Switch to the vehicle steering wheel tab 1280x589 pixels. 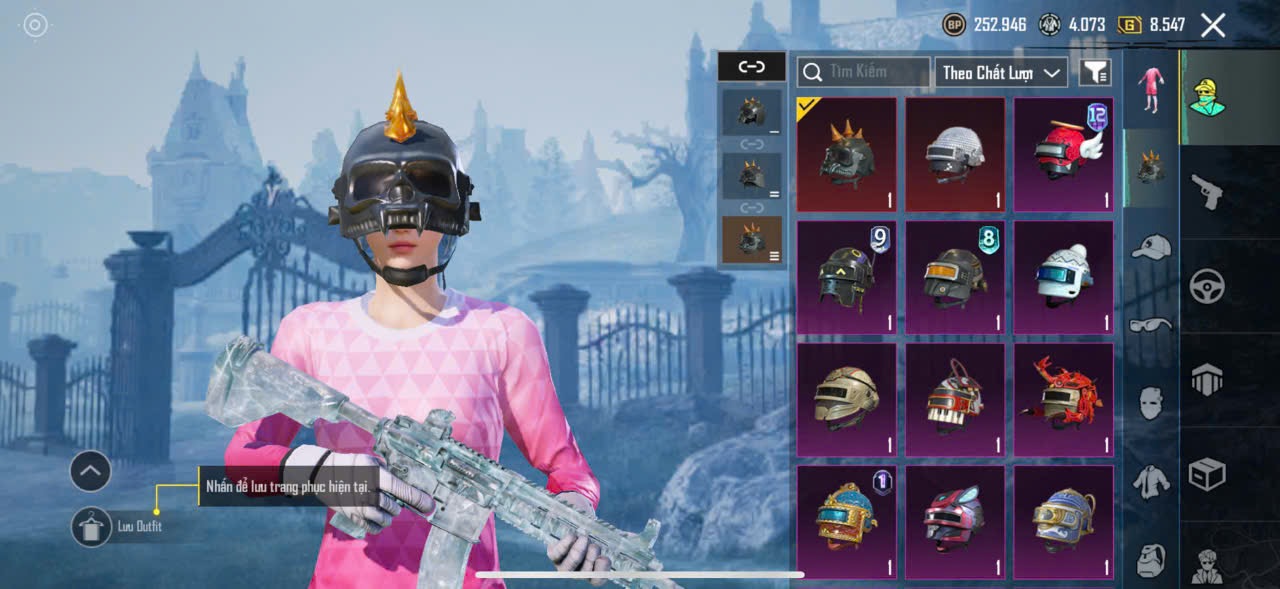point(1208,287)
